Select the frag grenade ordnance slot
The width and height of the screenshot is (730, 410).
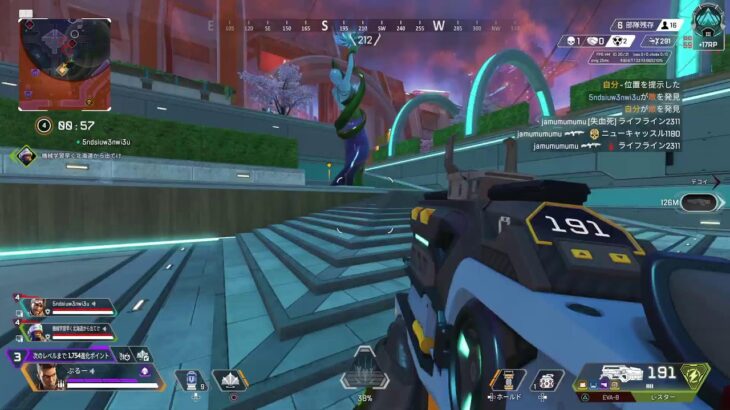[547, 380]
